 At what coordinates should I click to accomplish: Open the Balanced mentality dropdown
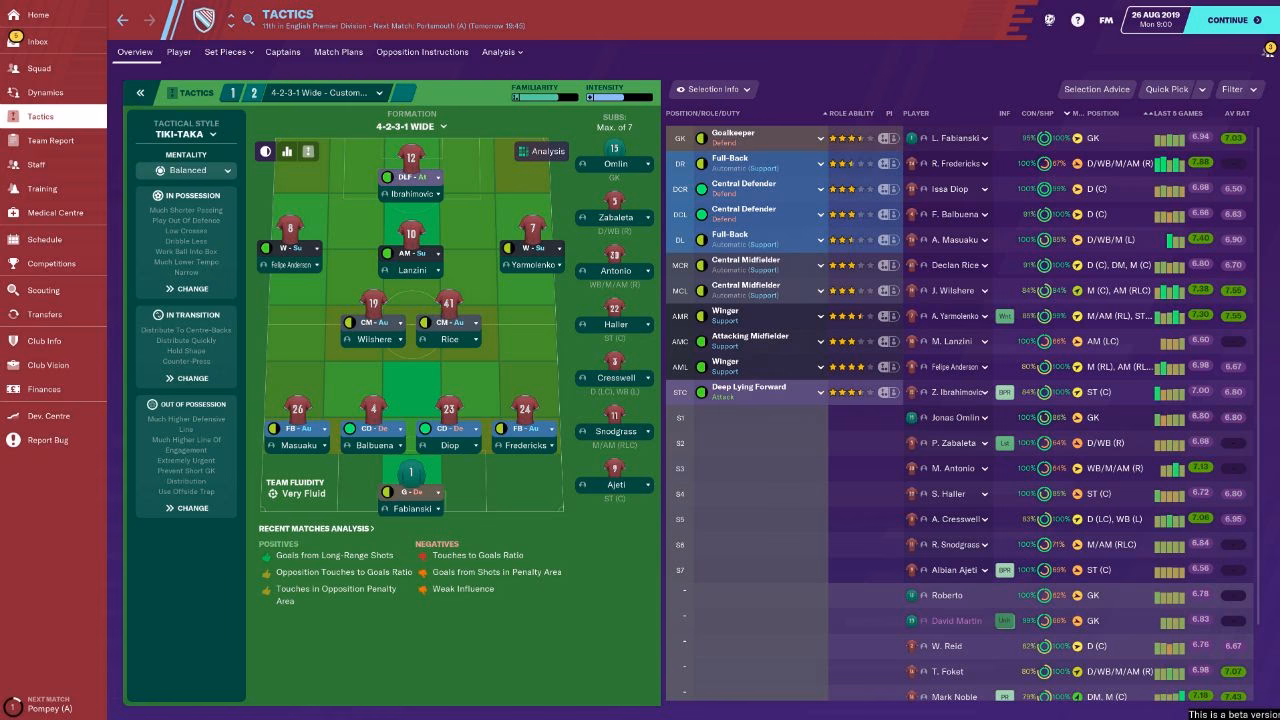[186, 169]
